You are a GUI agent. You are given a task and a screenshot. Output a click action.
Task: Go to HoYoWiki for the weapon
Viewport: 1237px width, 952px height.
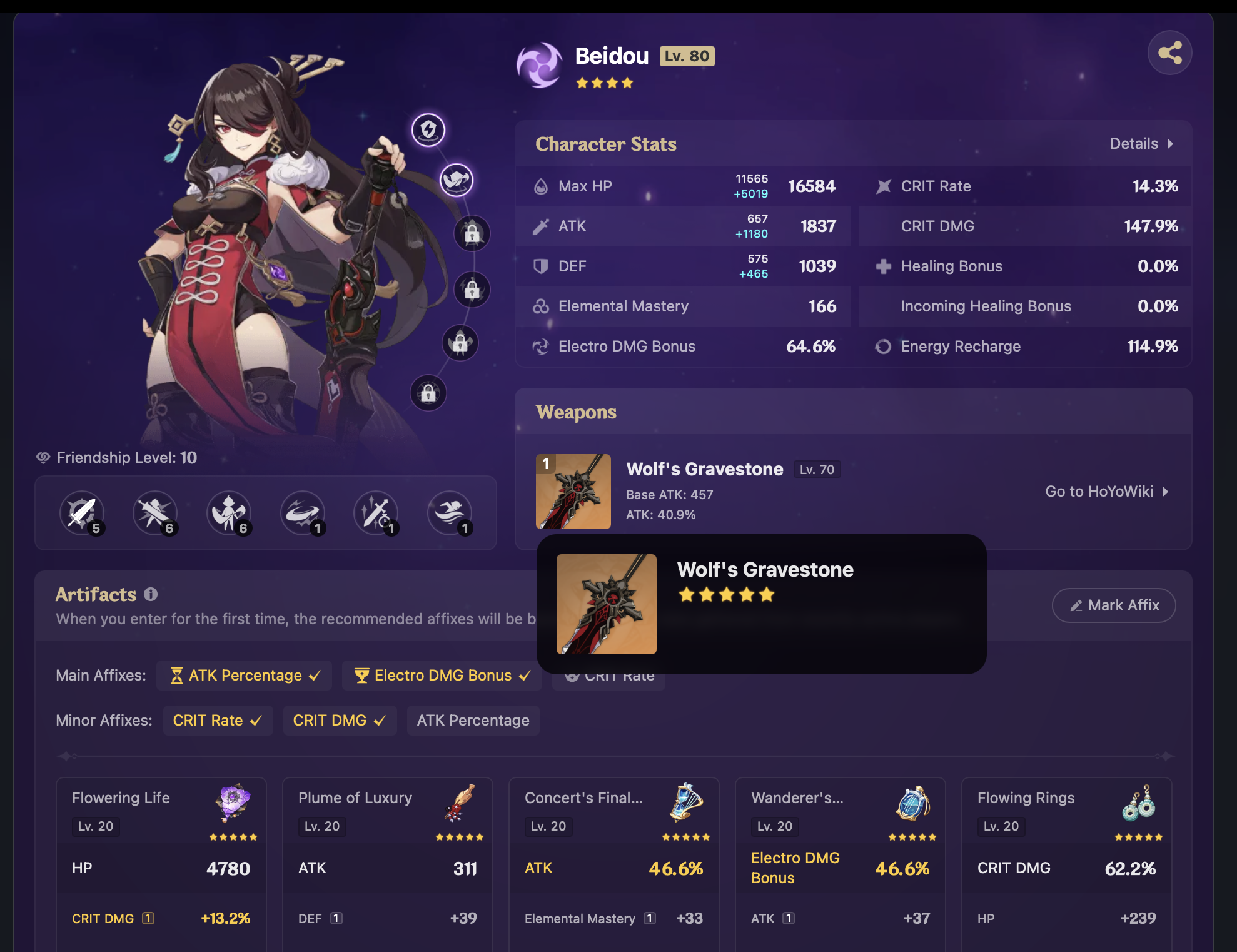pos(1106,492)
